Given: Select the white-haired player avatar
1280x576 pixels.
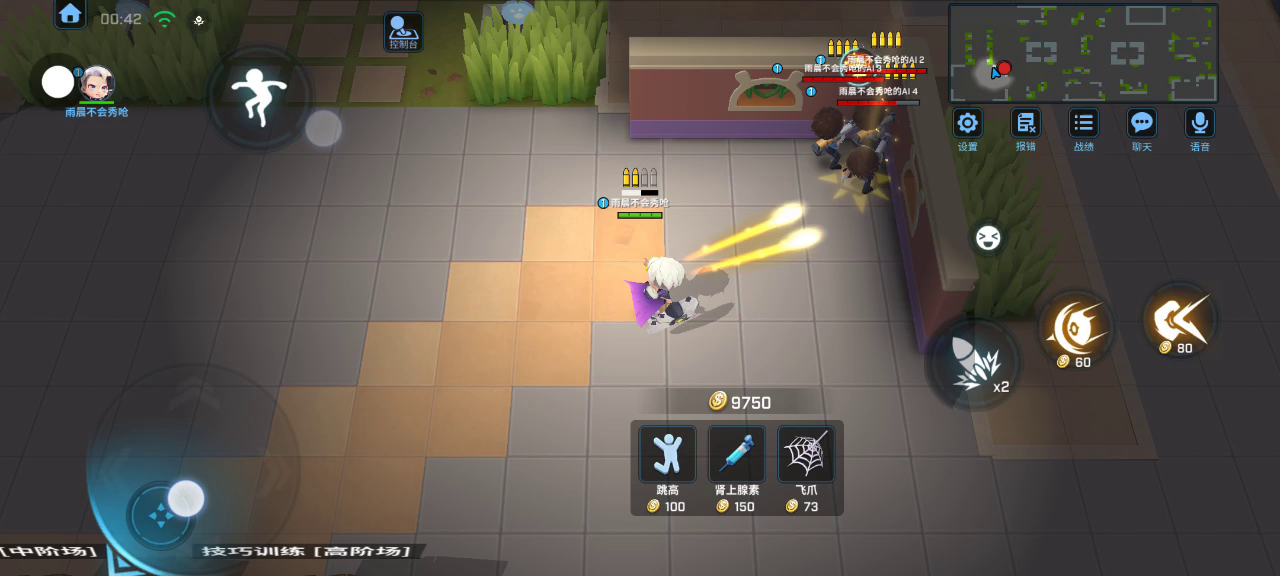Looking at the screenshot, I should pos(97,82).
